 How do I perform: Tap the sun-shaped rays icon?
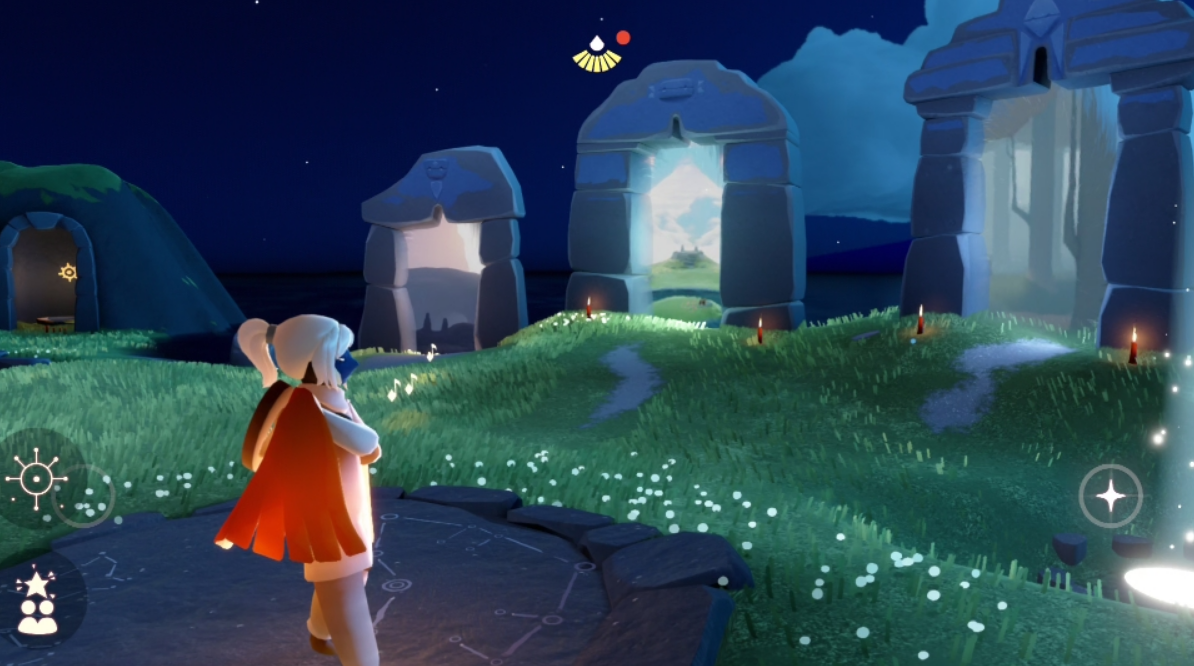tap(37, 479)
